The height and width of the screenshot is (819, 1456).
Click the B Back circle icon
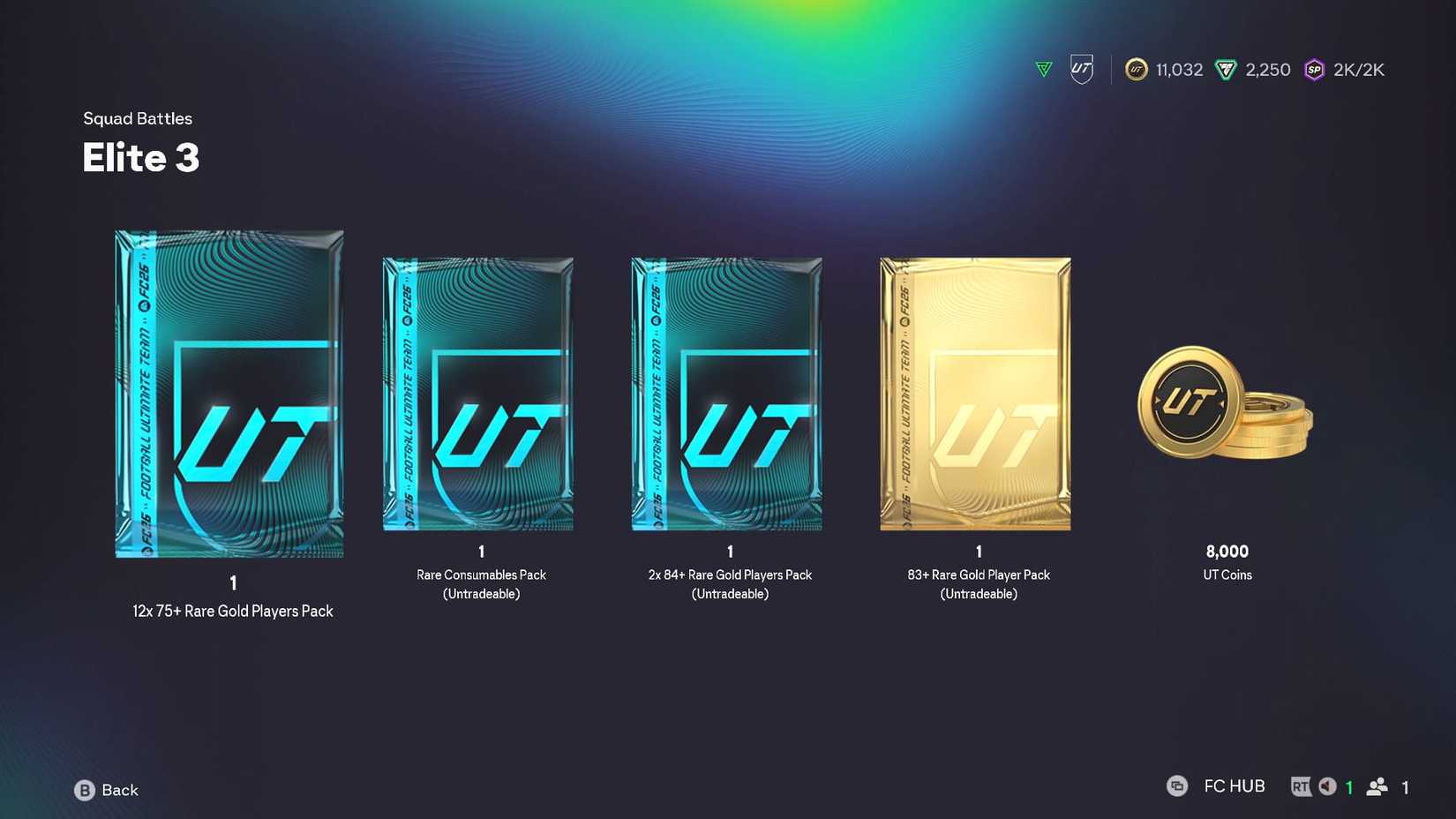pyautogui.click(x=85, y=790)
